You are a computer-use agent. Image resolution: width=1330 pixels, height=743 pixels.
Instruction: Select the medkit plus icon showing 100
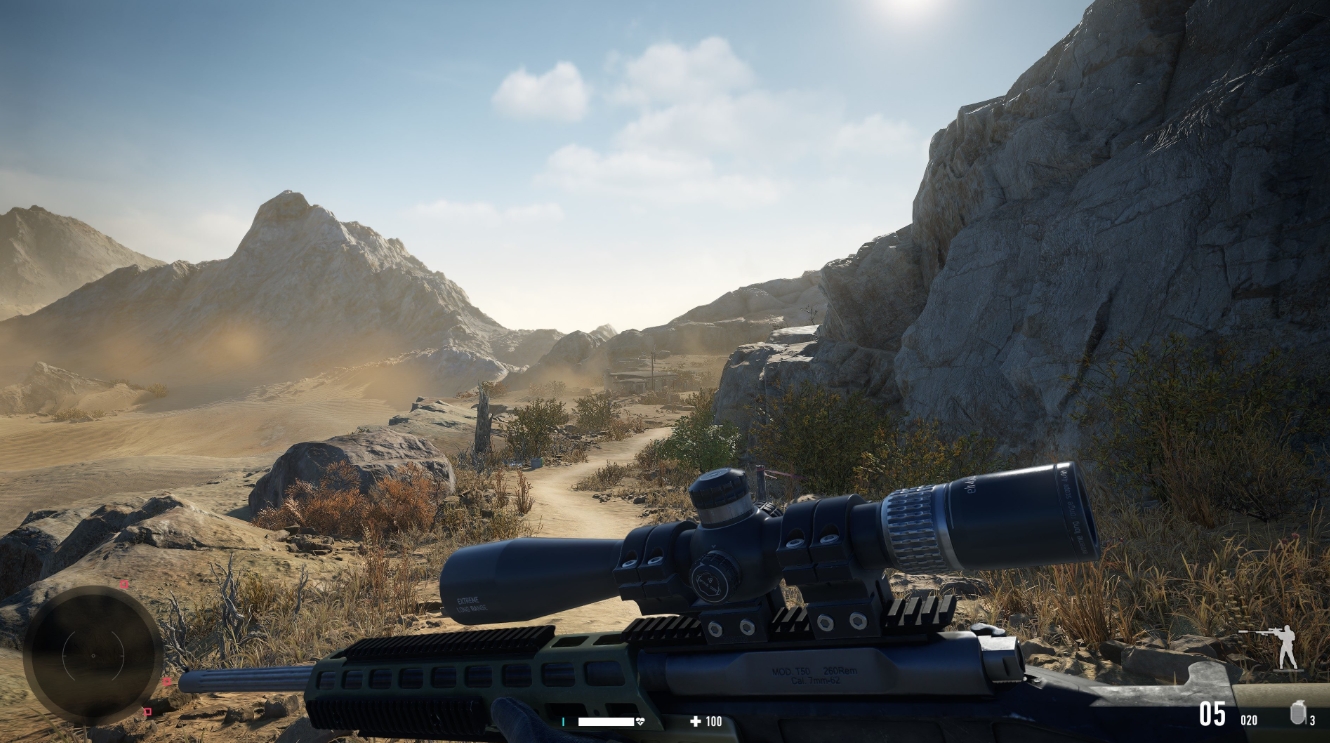[x=697, y=721]
